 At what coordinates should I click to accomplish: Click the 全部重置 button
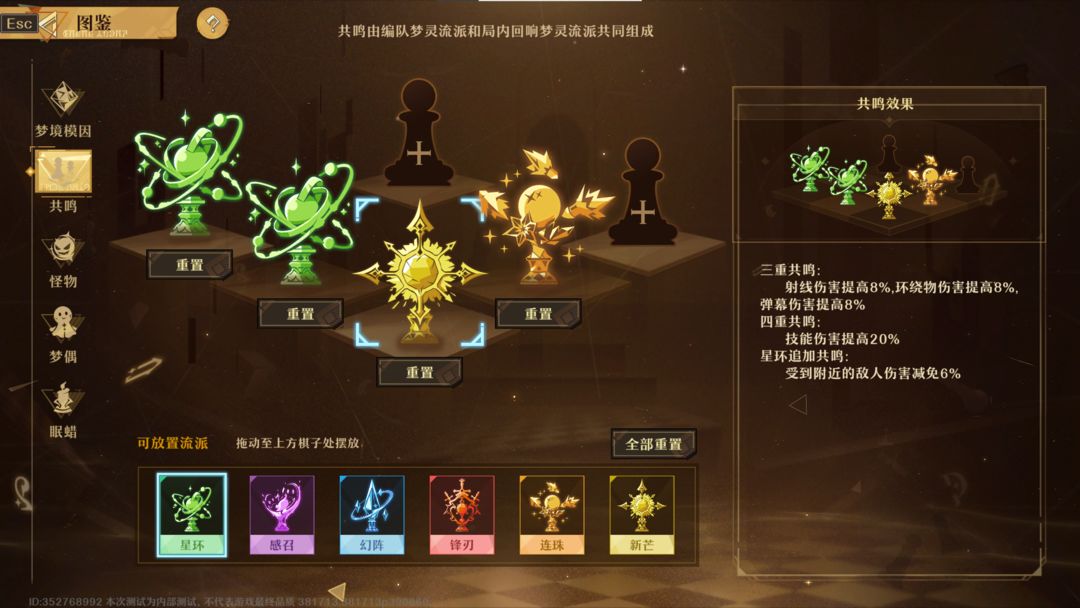click(x=653, y=444)
